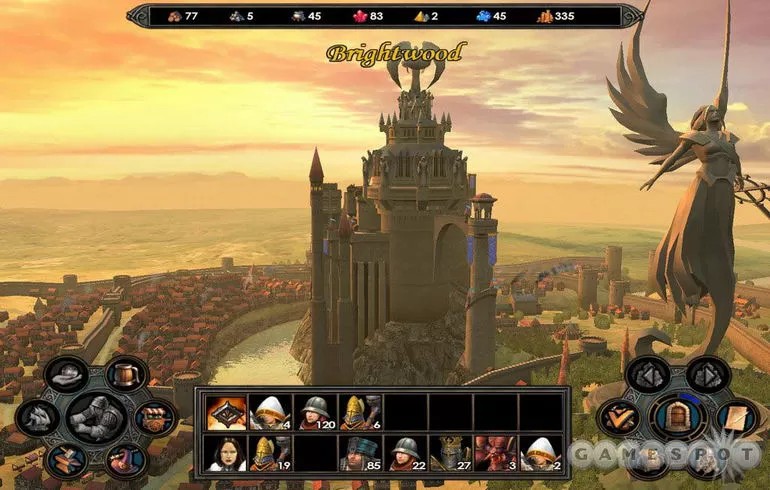770x490 pixels.
Task: Open the parchment scroll button
Action: 736,417
